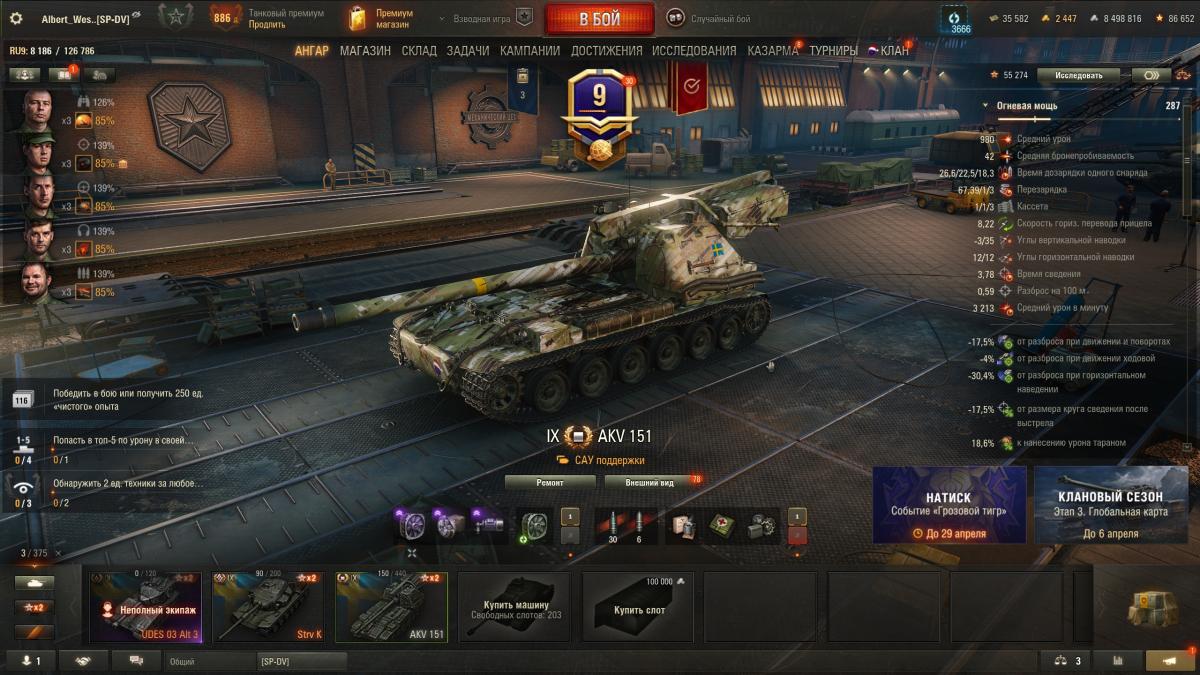The image size is (1200, 675).
Task: Switch to the СКЛАД tab
Action: (x=419, y=51)
